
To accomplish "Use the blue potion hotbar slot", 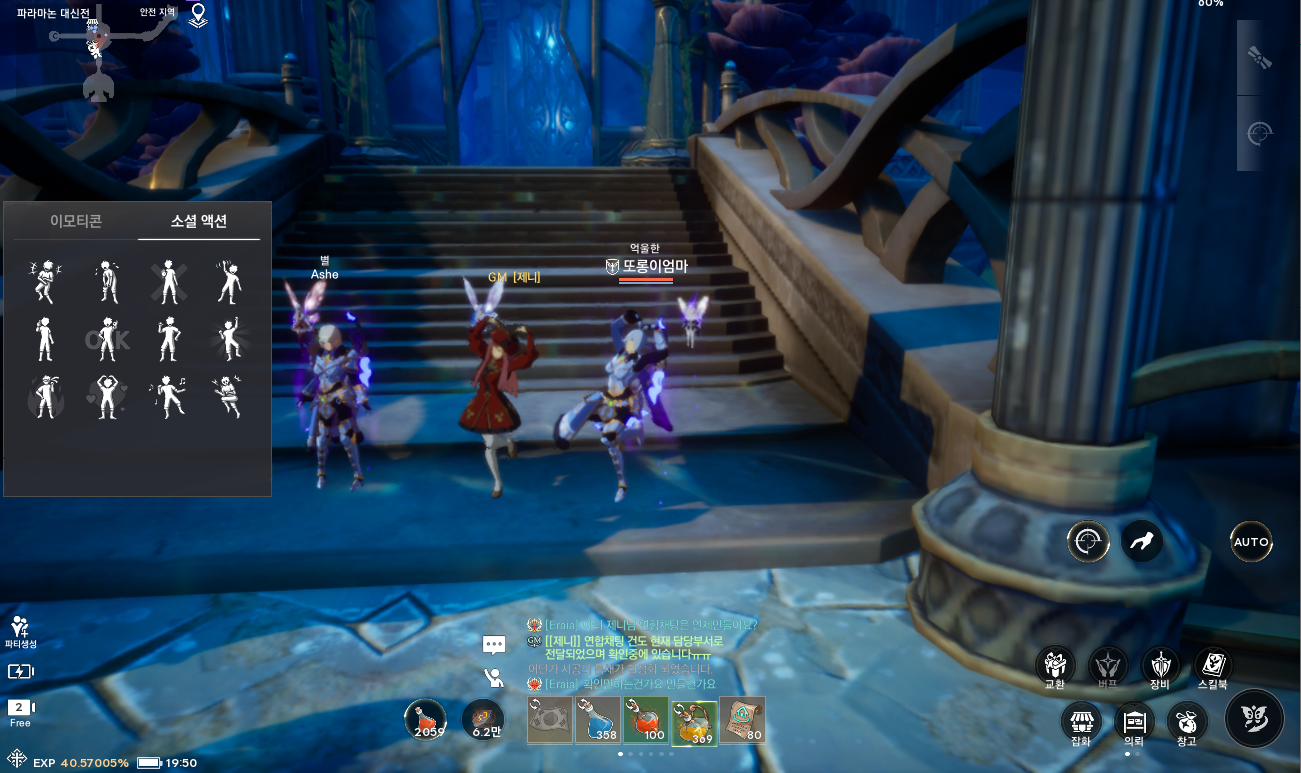I will [x=598, y=720].
